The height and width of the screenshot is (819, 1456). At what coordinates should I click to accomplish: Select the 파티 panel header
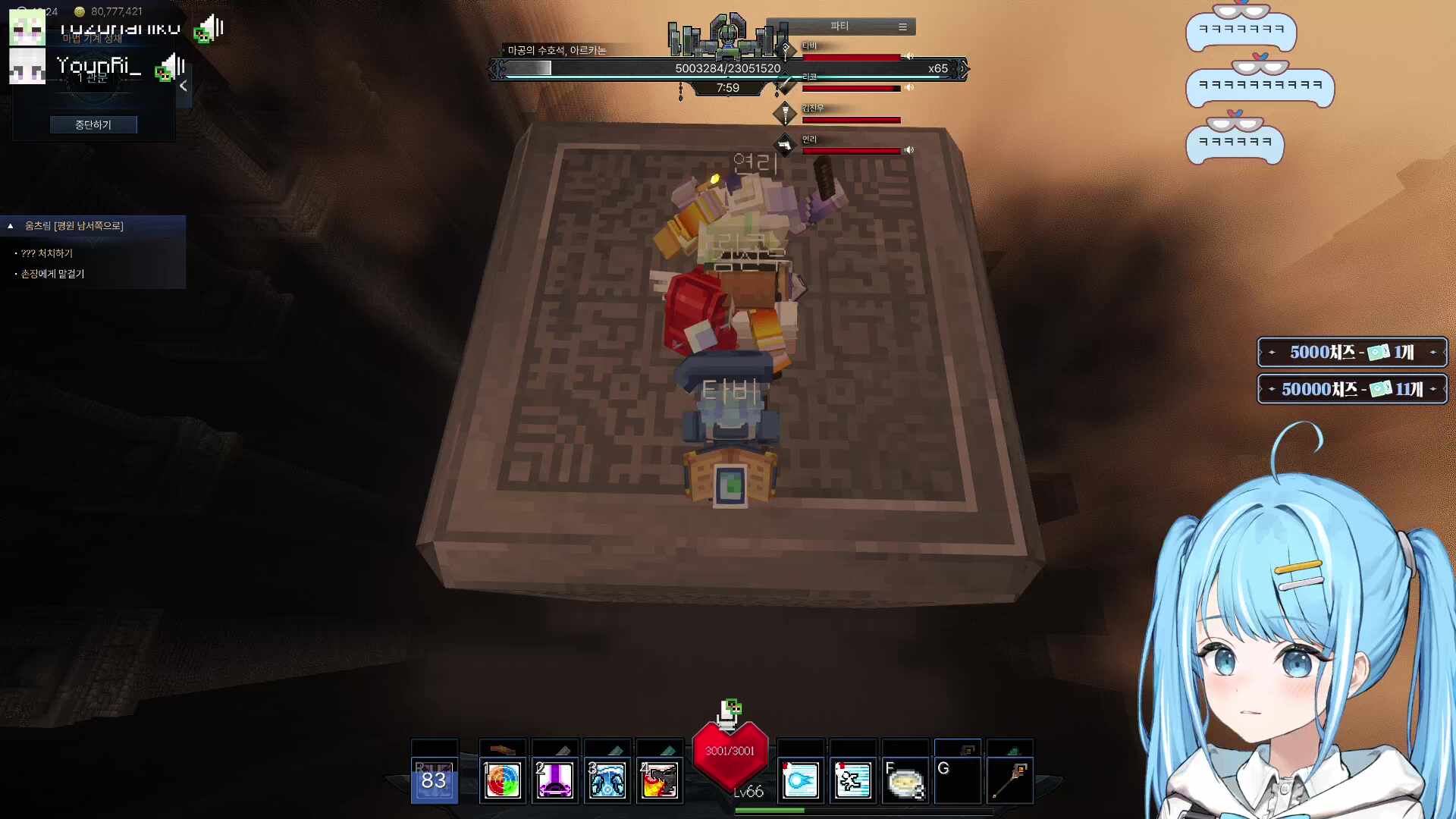pos(840,26)
